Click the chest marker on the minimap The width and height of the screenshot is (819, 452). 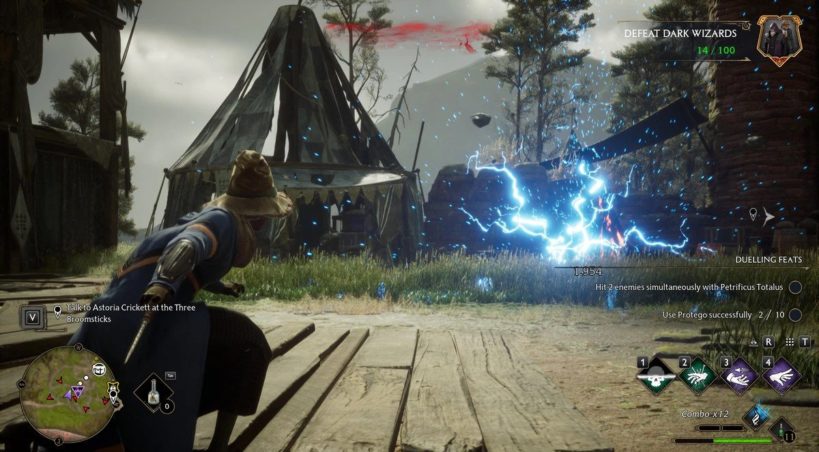pyautogui.click(x=100, y=370)
